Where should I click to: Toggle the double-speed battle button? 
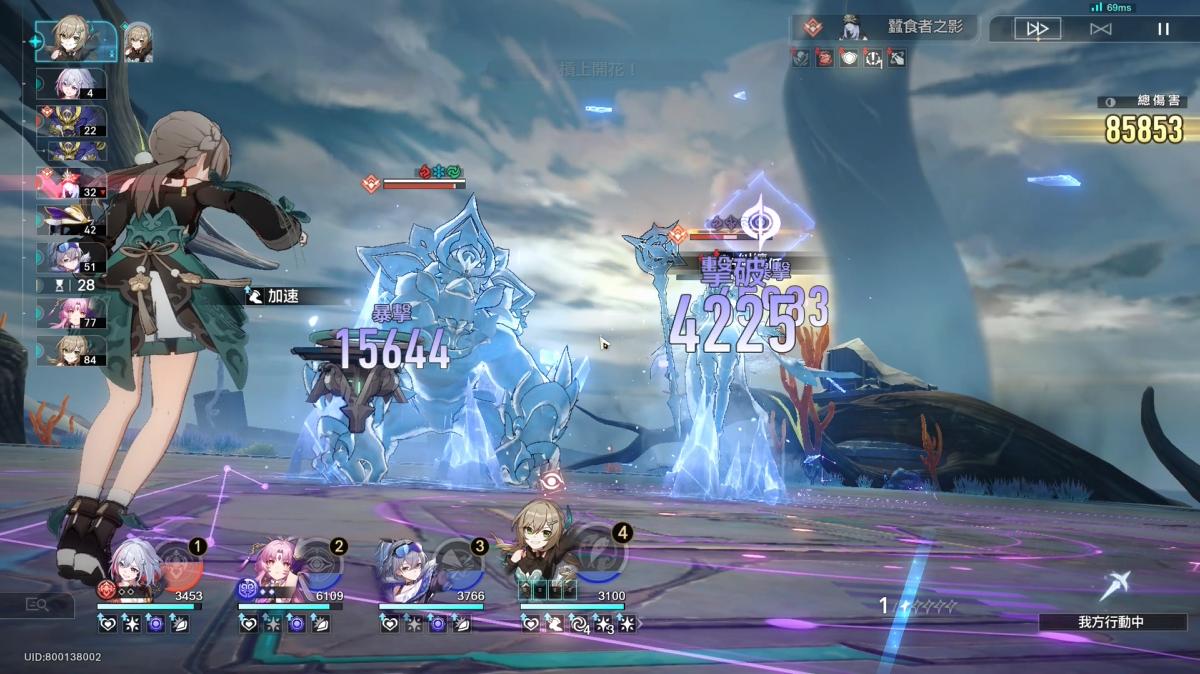click(1036, 29)
